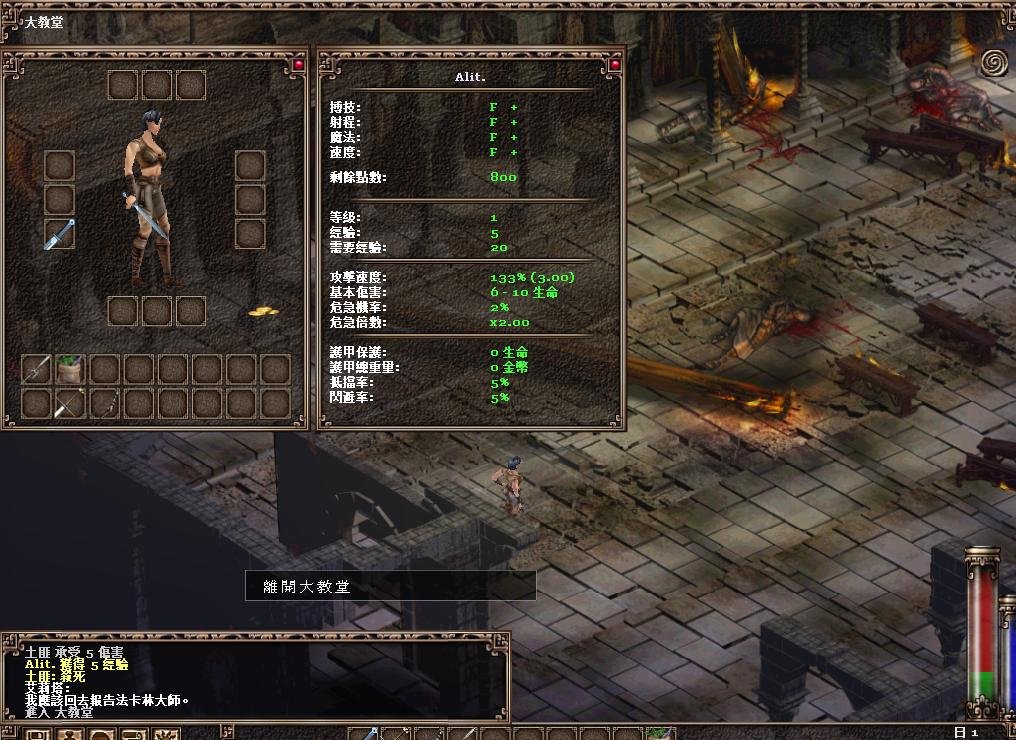The width and height of the screenshot is (1016, 740).
Task: Click the gold coins pile in inventory
Action: pos(263,313)
